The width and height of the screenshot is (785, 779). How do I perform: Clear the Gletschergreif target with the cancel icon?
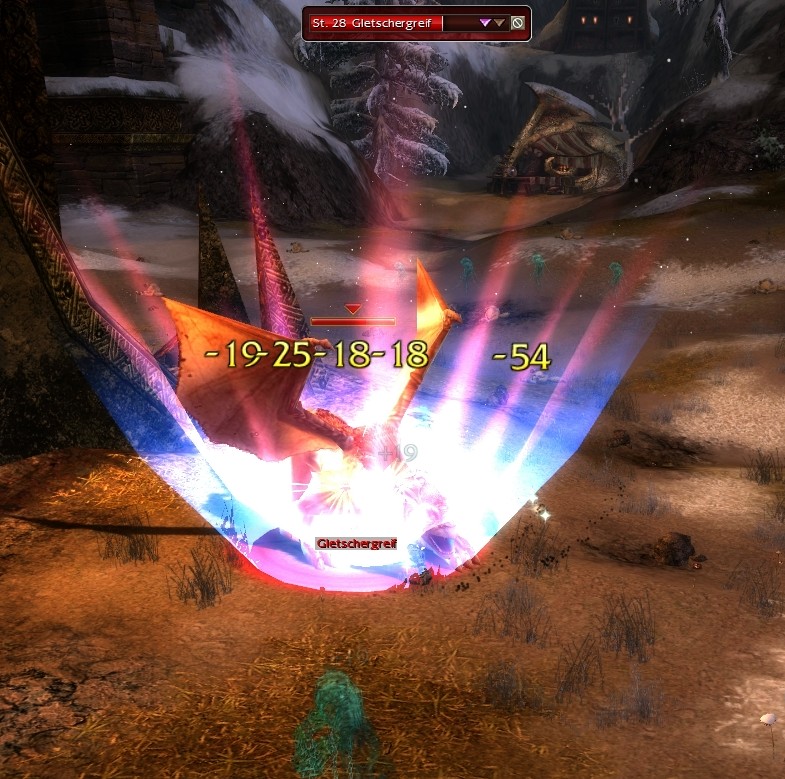517,23
